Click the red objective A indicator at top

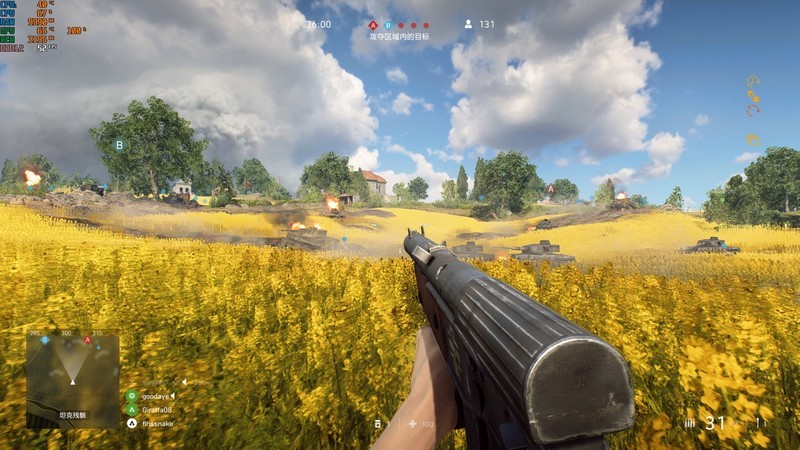tap(373, 25)
